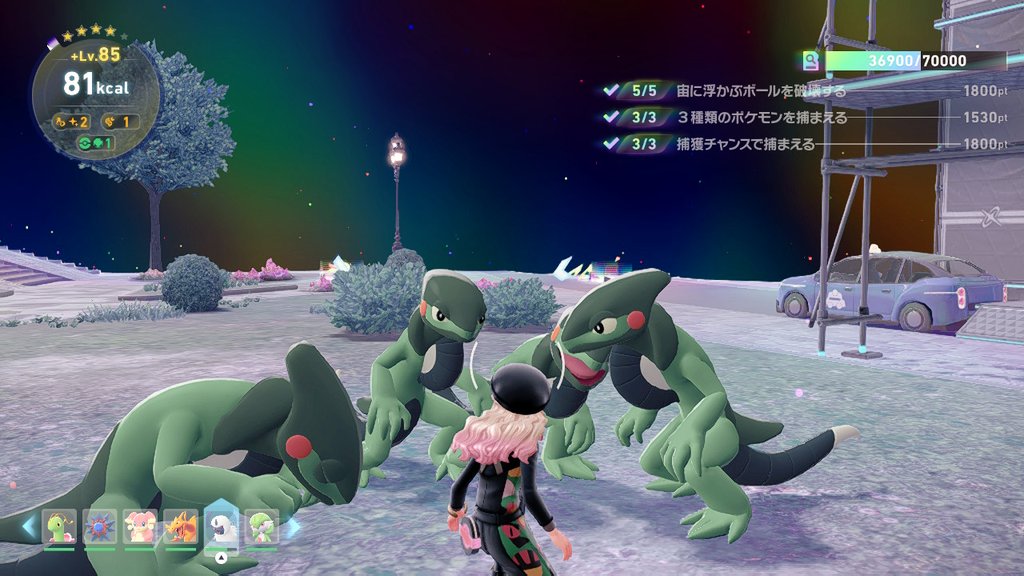Click the left arrow beside the party bar

30,527
